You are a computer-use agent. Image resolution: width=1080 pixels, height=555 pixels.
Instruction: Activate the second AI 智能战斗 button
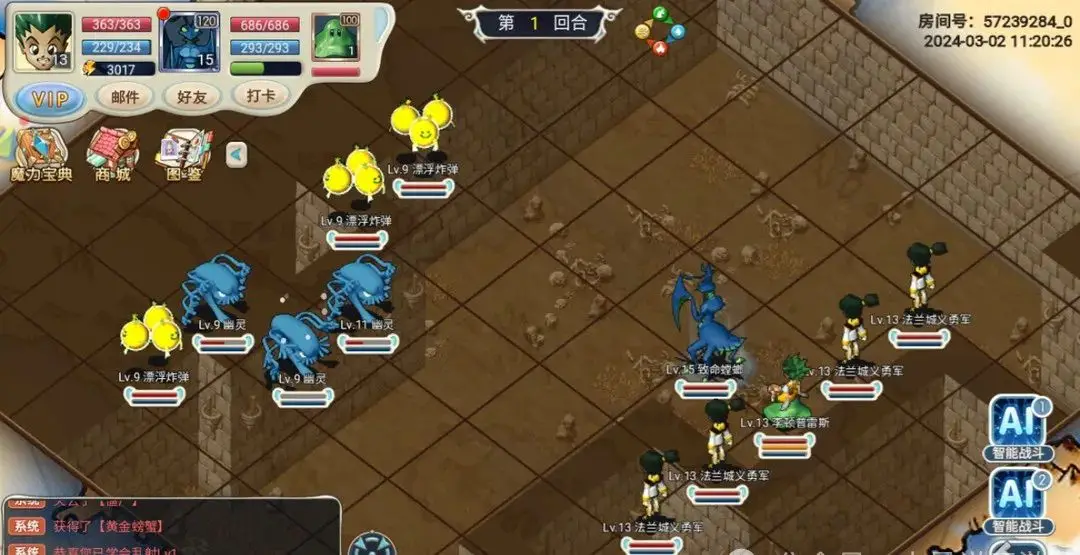[x=1018, y=500]
